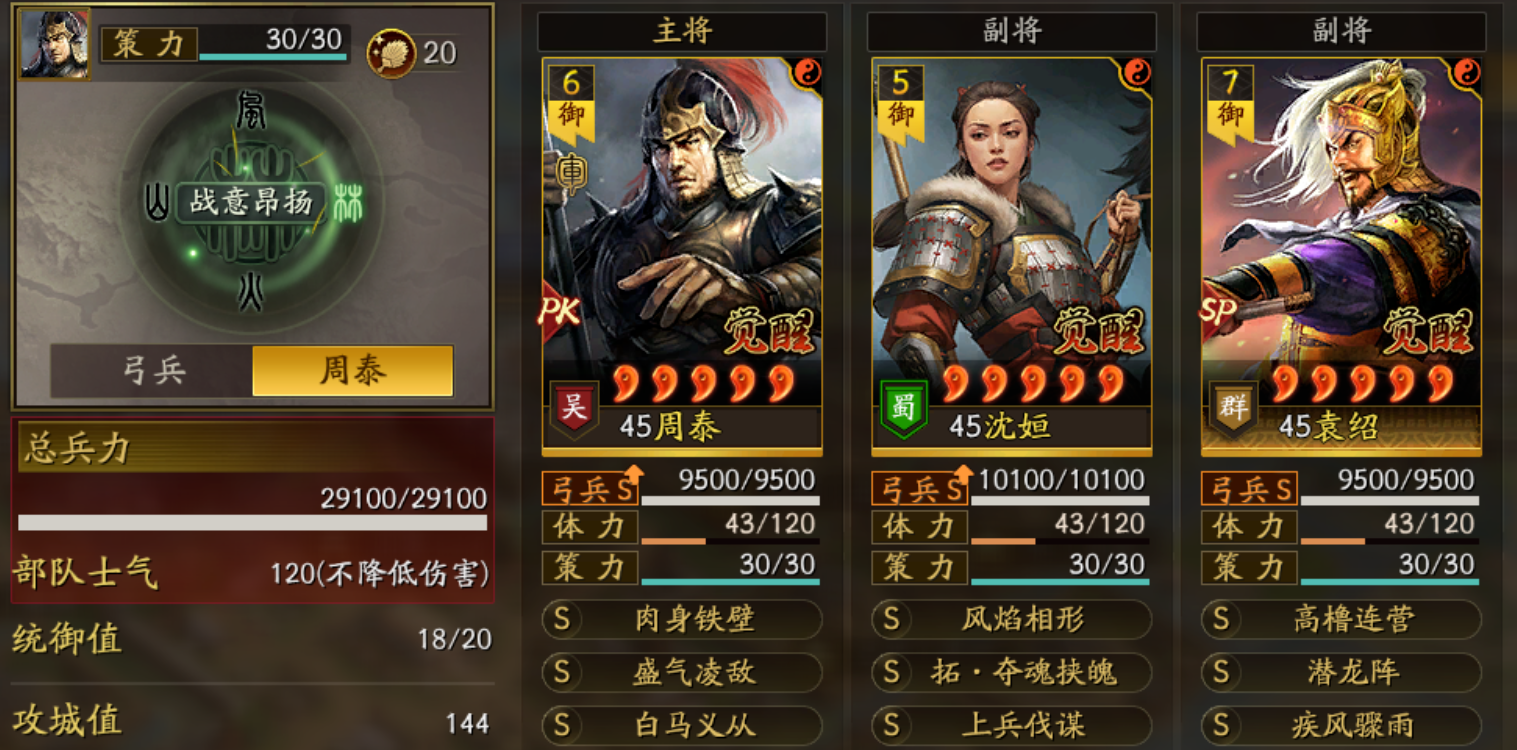Expand the 主将 panel header
The width and height of the screenshot is (1517, 750).
683,32
